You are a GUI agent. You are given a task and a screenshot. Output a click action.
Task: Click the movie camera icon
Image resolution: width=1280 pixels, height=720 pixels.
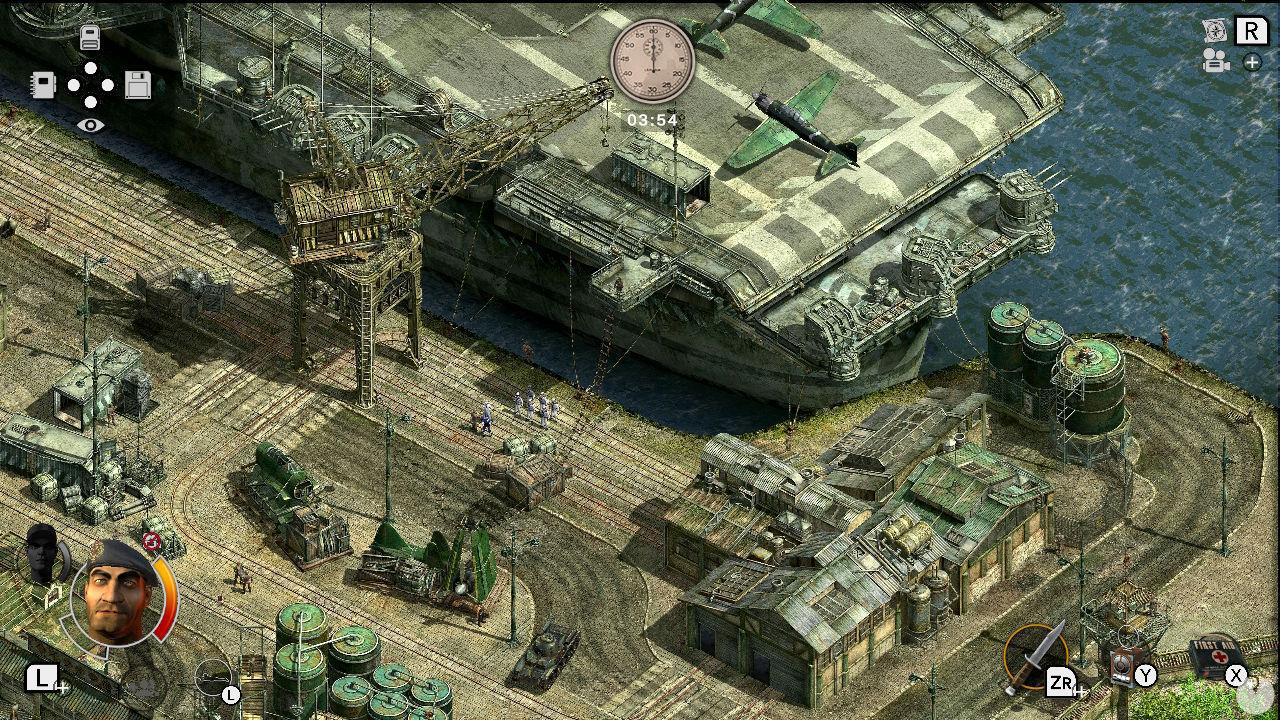click(1214, 61)
